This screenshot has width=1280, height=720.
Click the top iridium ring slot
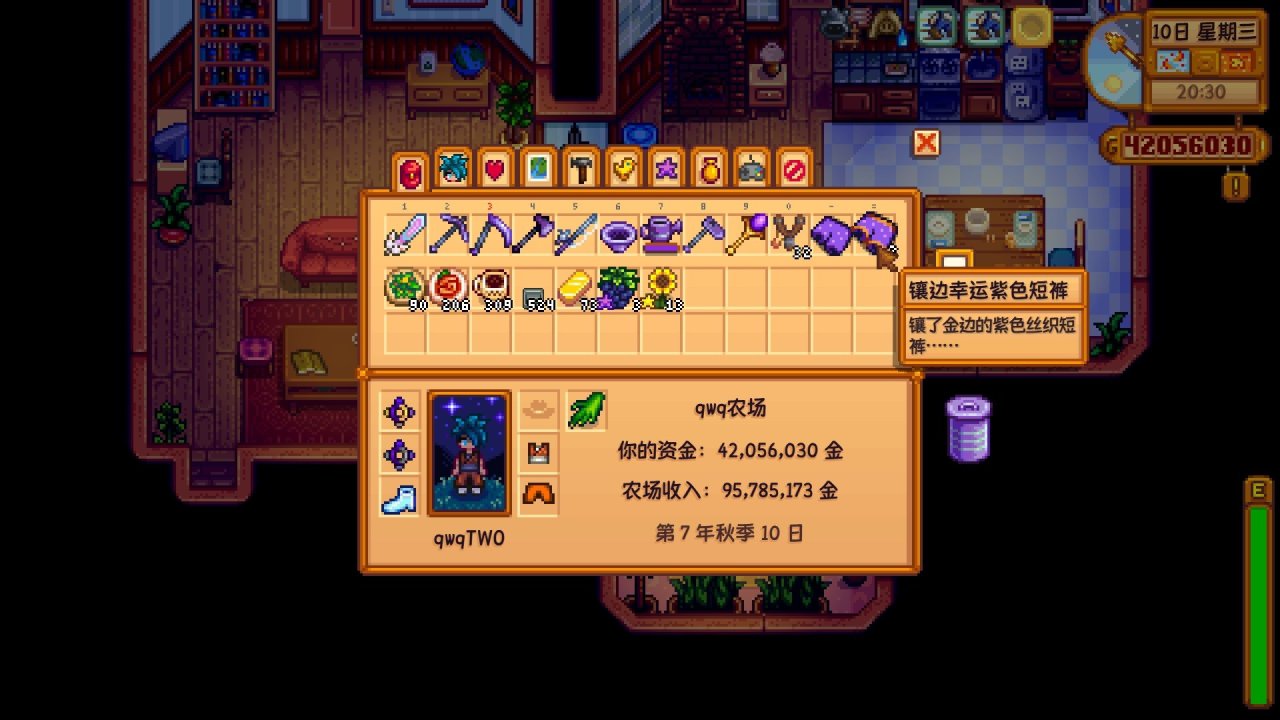(x=400, y=411)
